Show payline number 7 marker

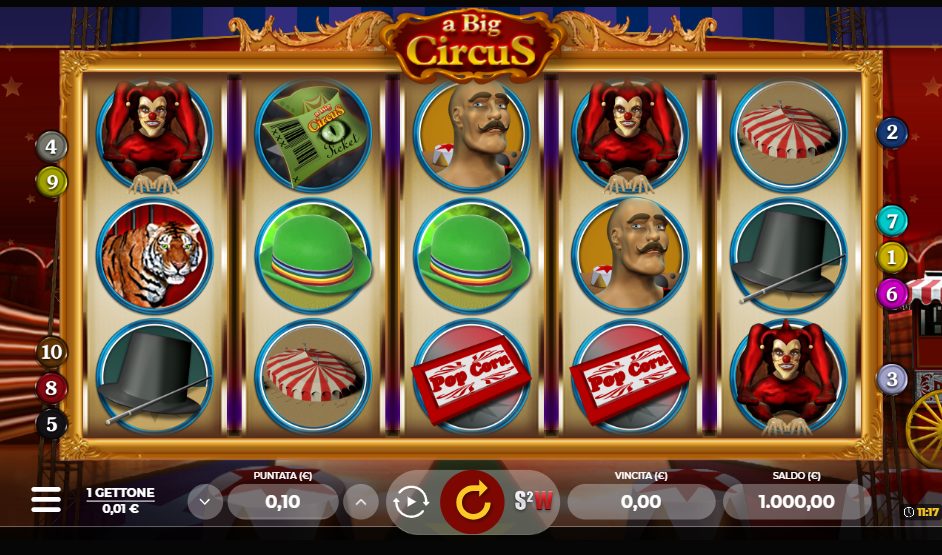click(x=892, y=220)
